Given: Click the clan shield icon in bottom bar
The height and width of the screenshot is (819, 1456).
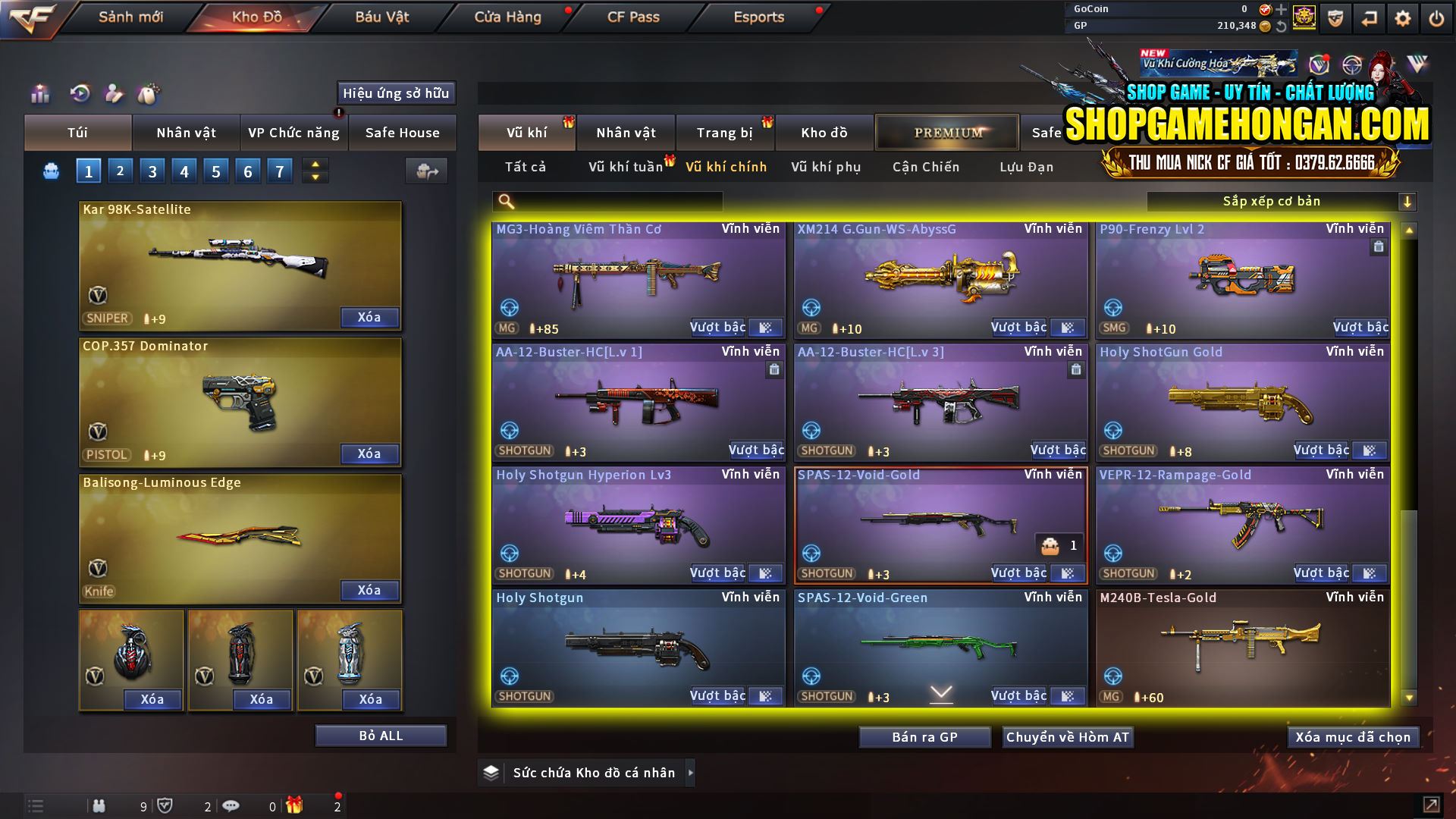Looking at the screenshot, I should click(166, 805).
